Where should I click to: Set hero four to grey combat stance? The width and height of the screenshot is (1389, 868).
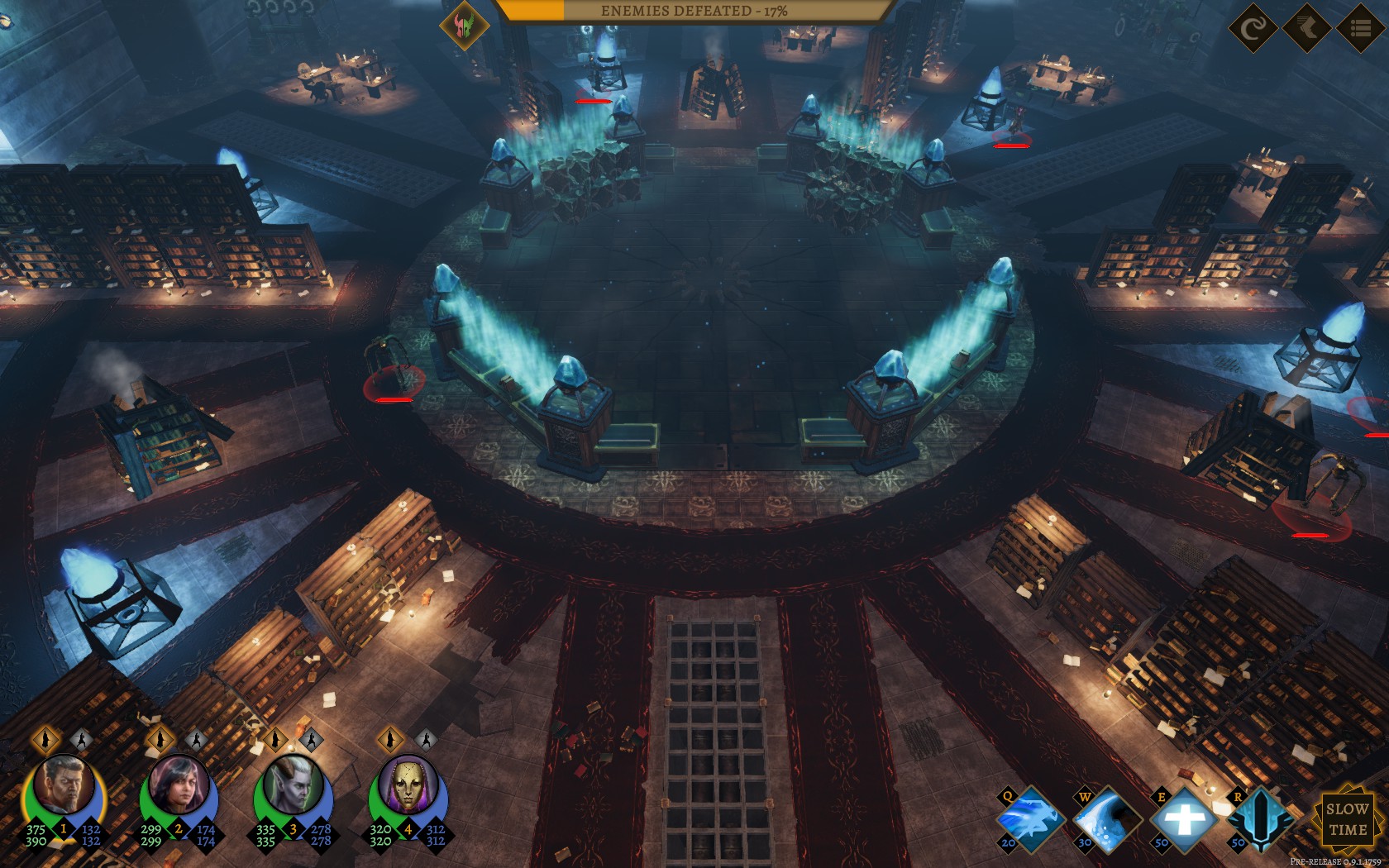point(424,738)
